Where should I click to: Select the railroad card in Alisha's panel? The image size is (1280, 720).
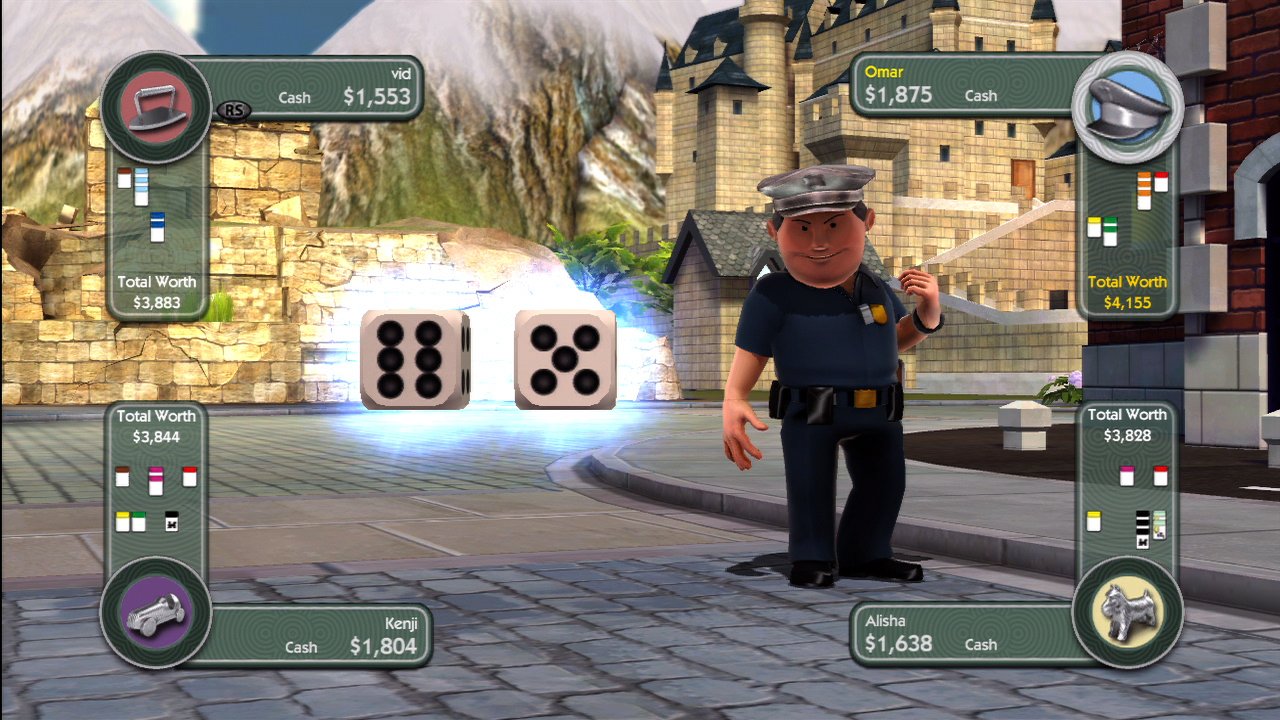(x=1142, y=528)
